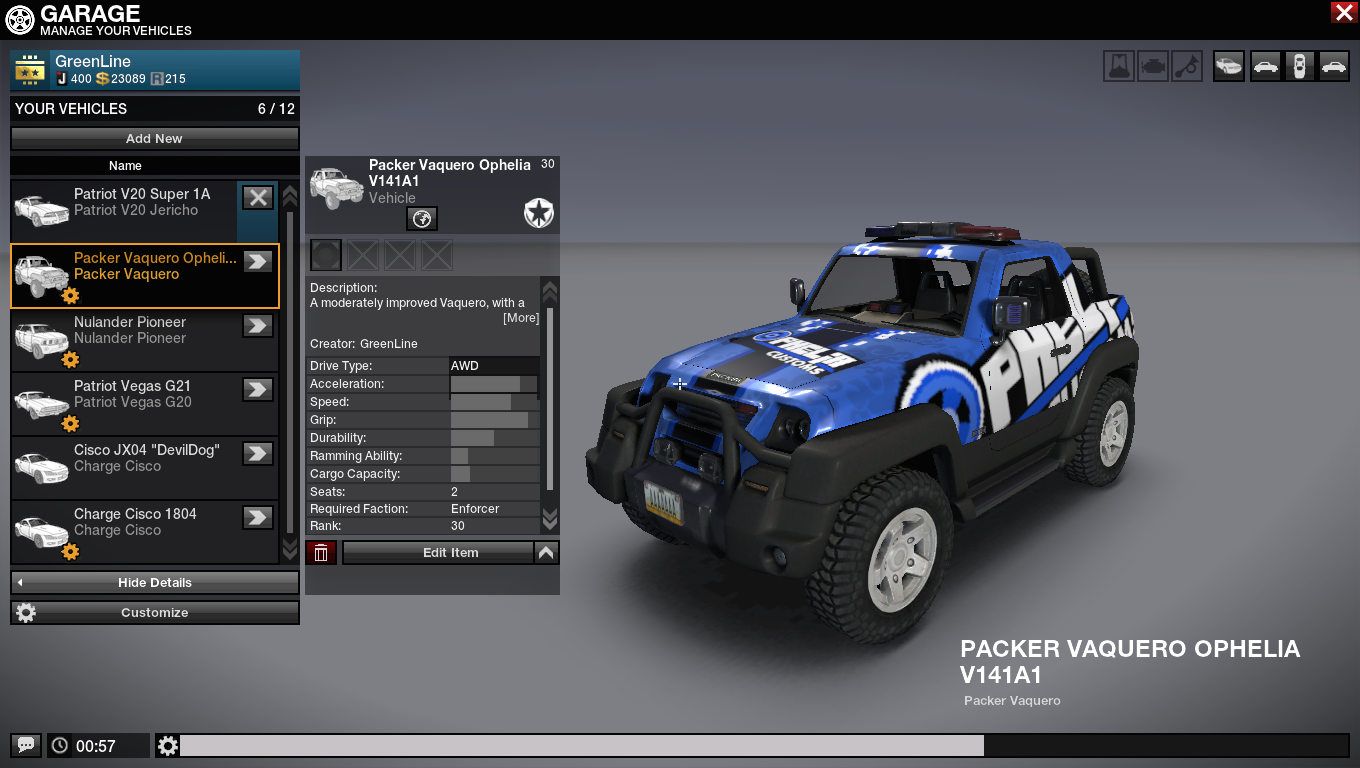Screen dimensions: 1360x768
Task: Open the chat speech bubble
Action: [x=26, y=745]
